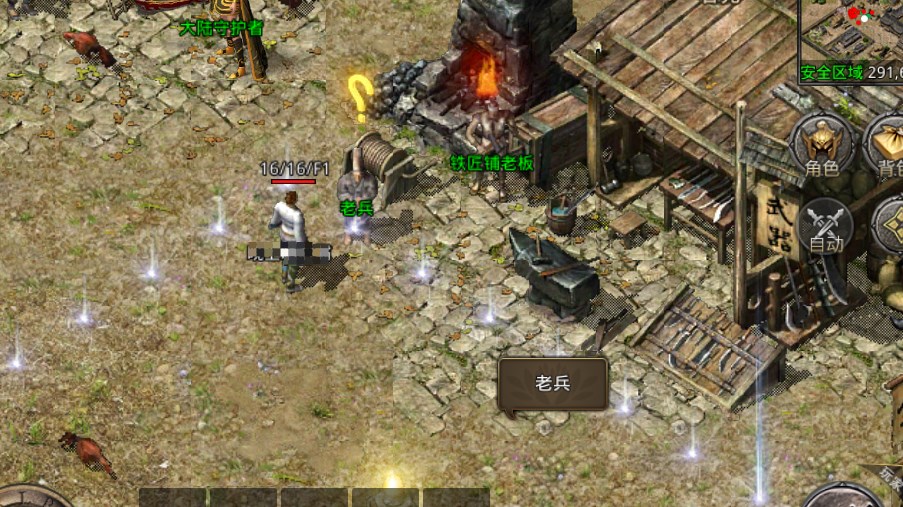
Task: Toggle the 自动 auto-battle button
Action: point(826,224)
